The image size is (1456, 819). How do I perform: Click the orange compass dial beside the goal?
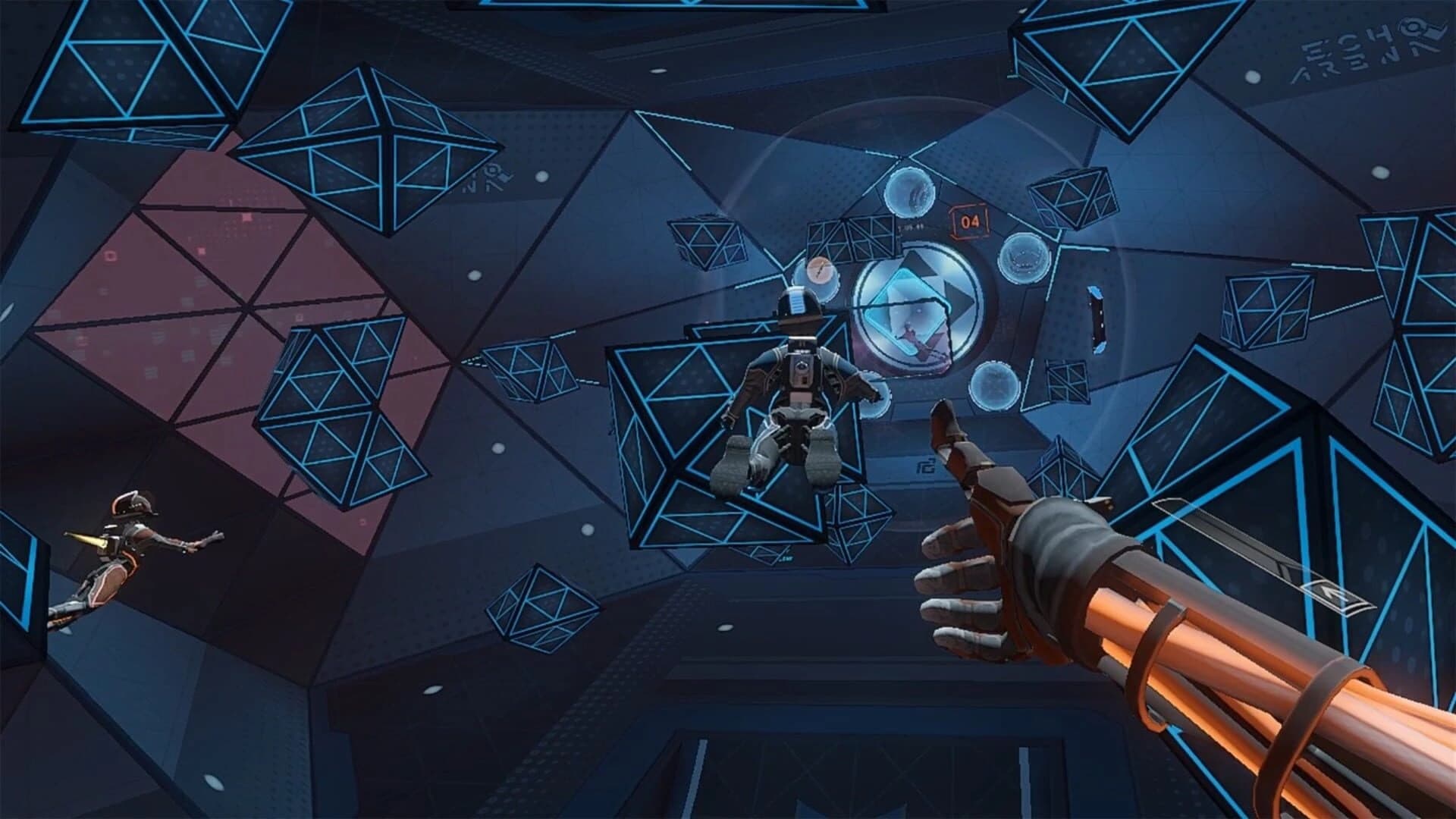(819, 270)
